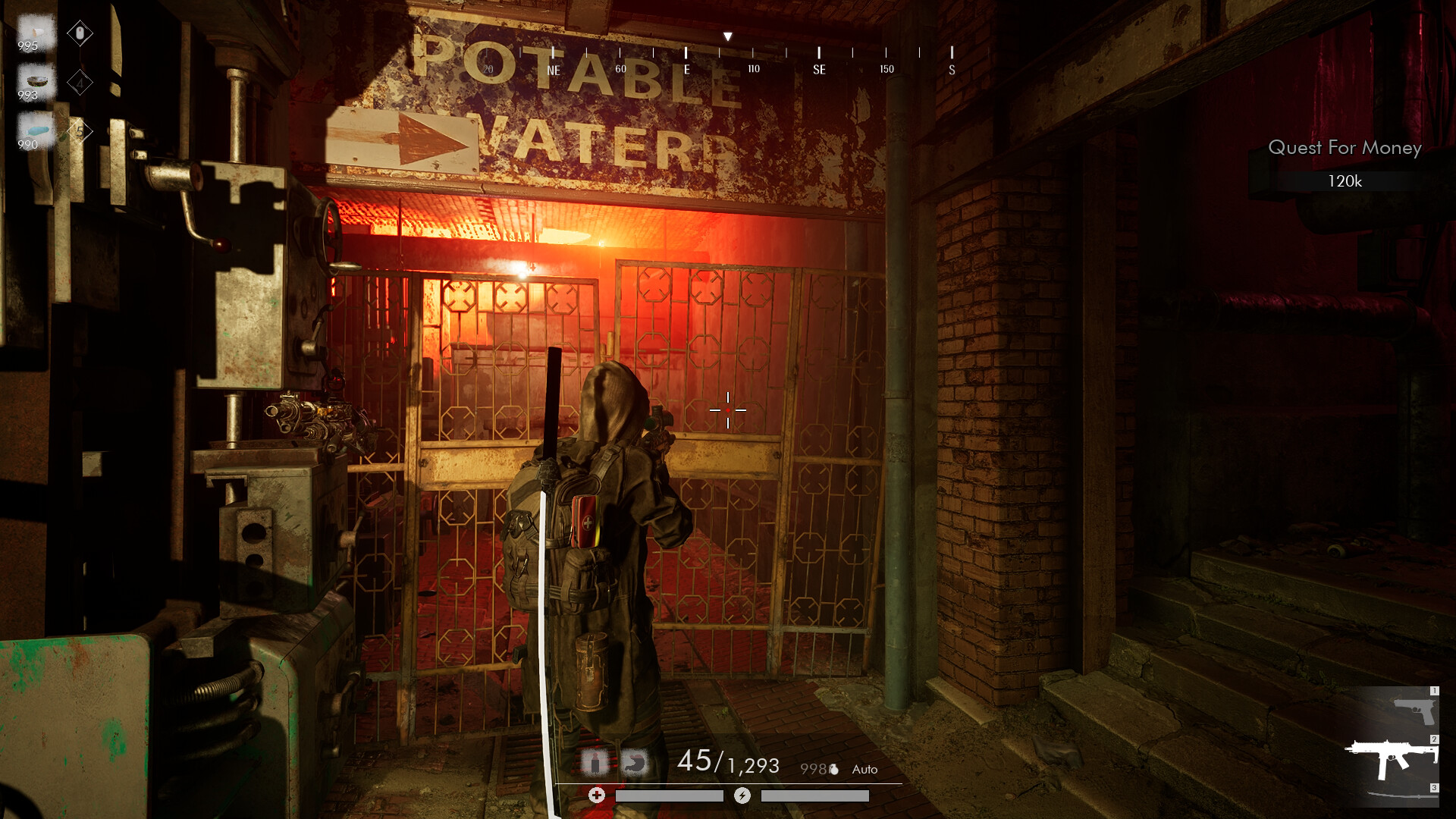The image size is (1456, 819).
Task: Use the food bowl item
Action: point(35,81)
